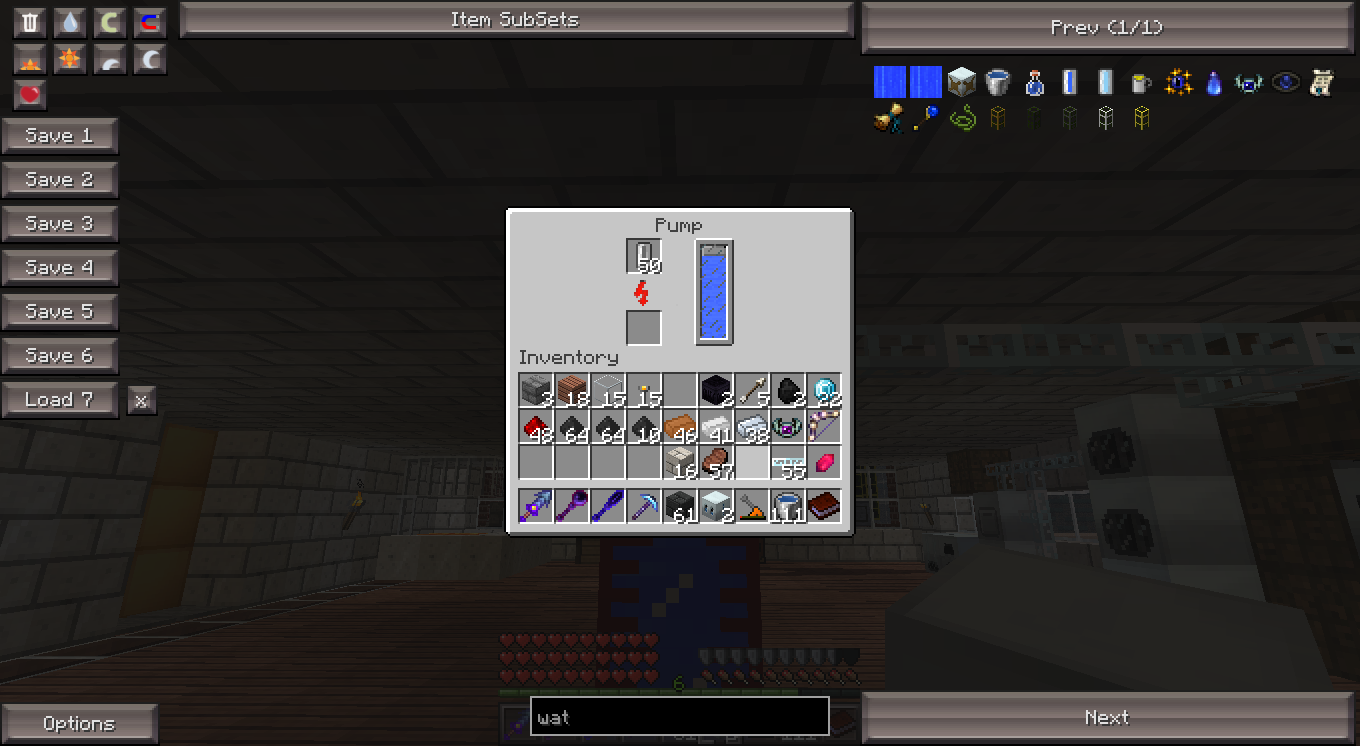The height and width of the screenshot is (746, 1360).
Task: Select the diamond pickaxe in the hotbar
Action: (x=643, y=505)
